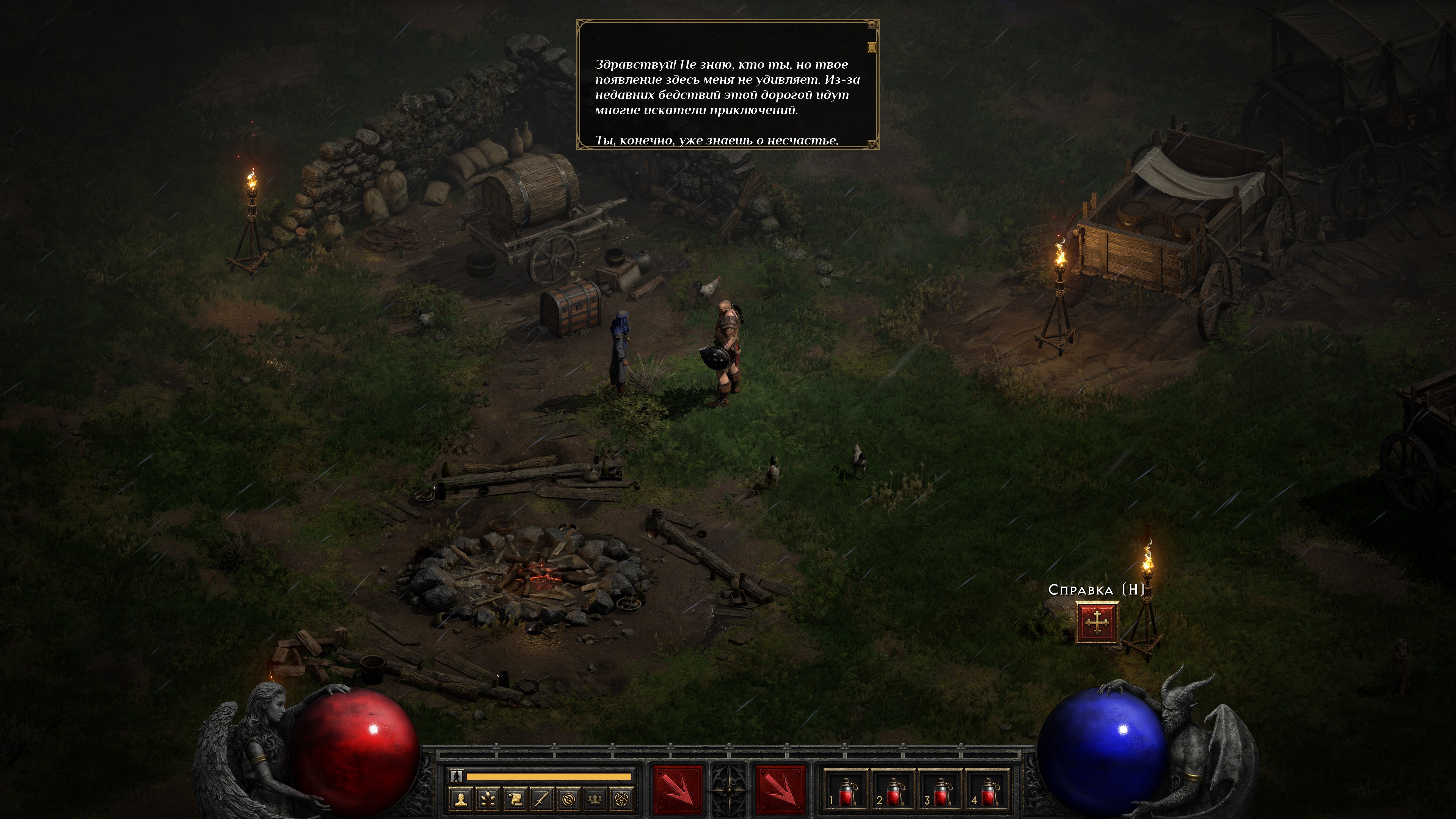1456x819 pixels.
Task: Click the dialogue box scroll-up arrow
Action: tap(872, 25)
